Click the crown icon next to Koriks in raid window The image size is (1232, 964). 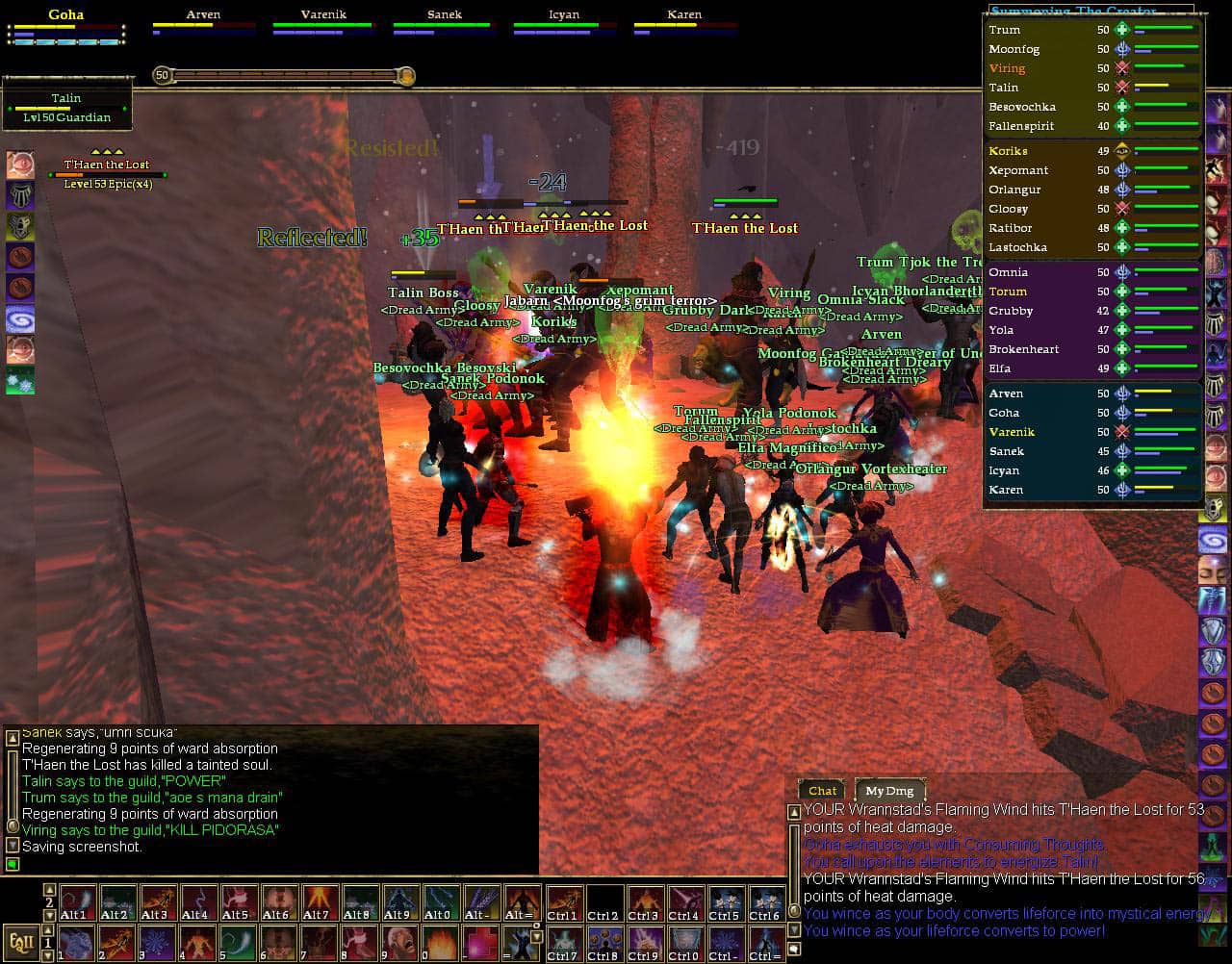1122,151
